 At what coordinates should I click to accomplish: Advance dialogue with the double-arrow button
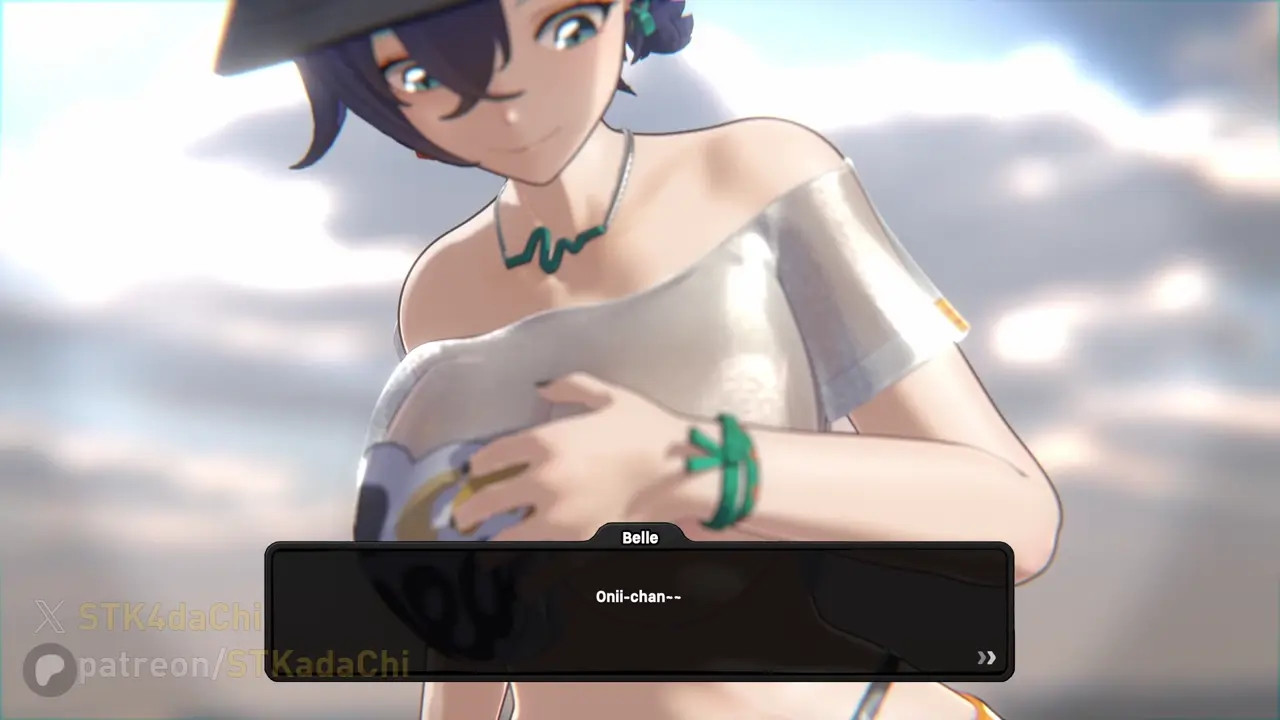click(986, 657)
